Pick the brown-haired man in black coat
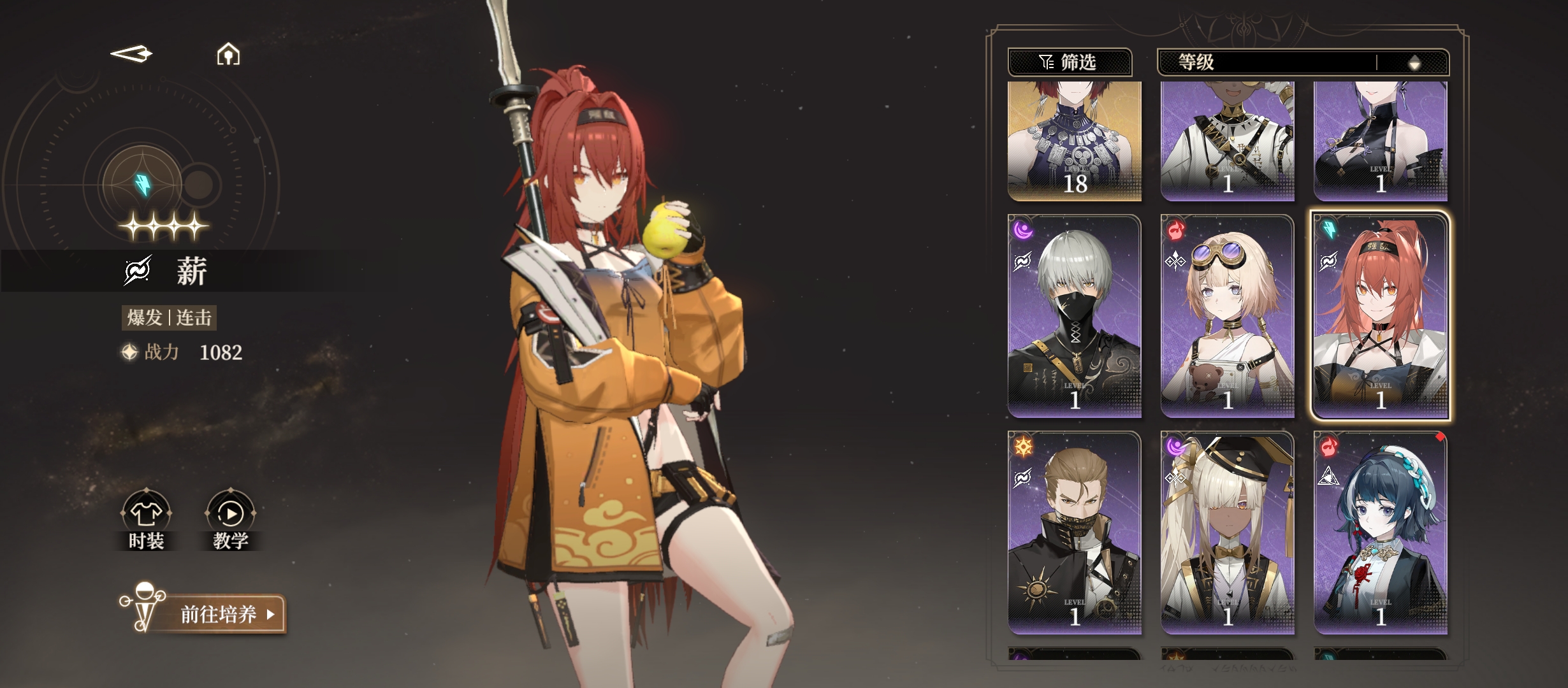Screen dimensions: 1568x688 1075,533
